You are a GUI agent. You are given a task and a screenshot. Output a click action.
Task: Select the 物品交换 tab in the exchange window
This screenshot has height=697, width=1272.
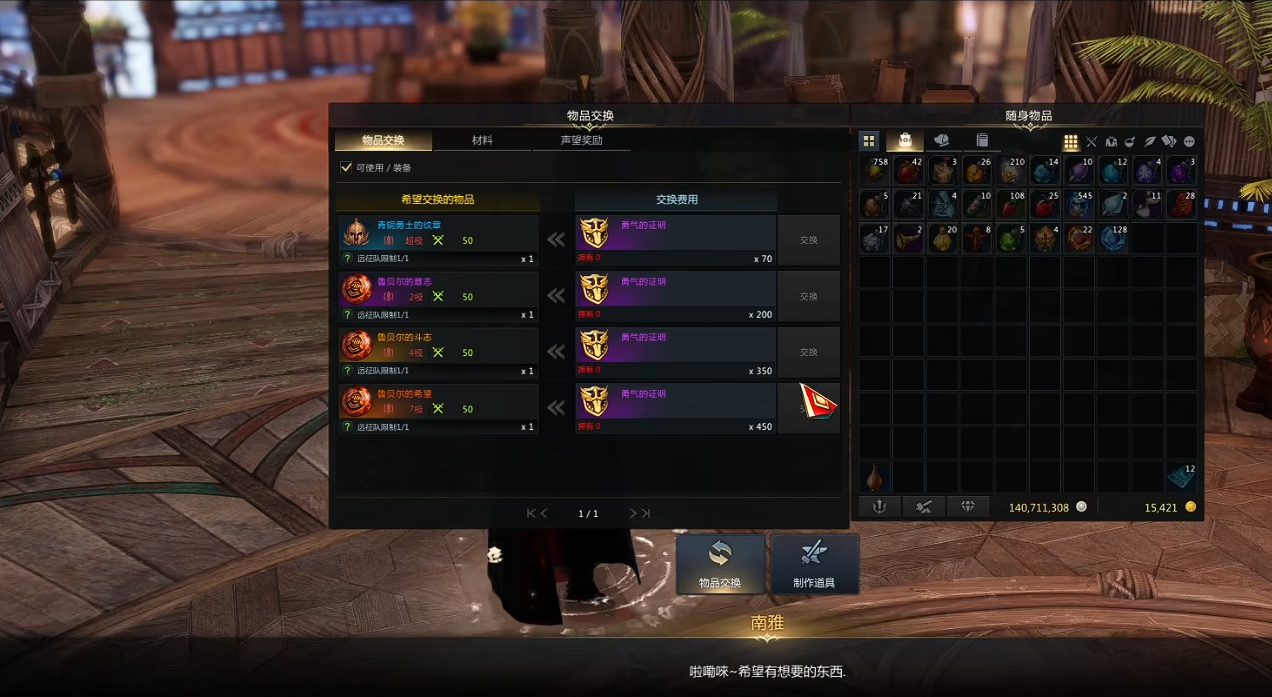pyautogui.click(x=383, y=141)
